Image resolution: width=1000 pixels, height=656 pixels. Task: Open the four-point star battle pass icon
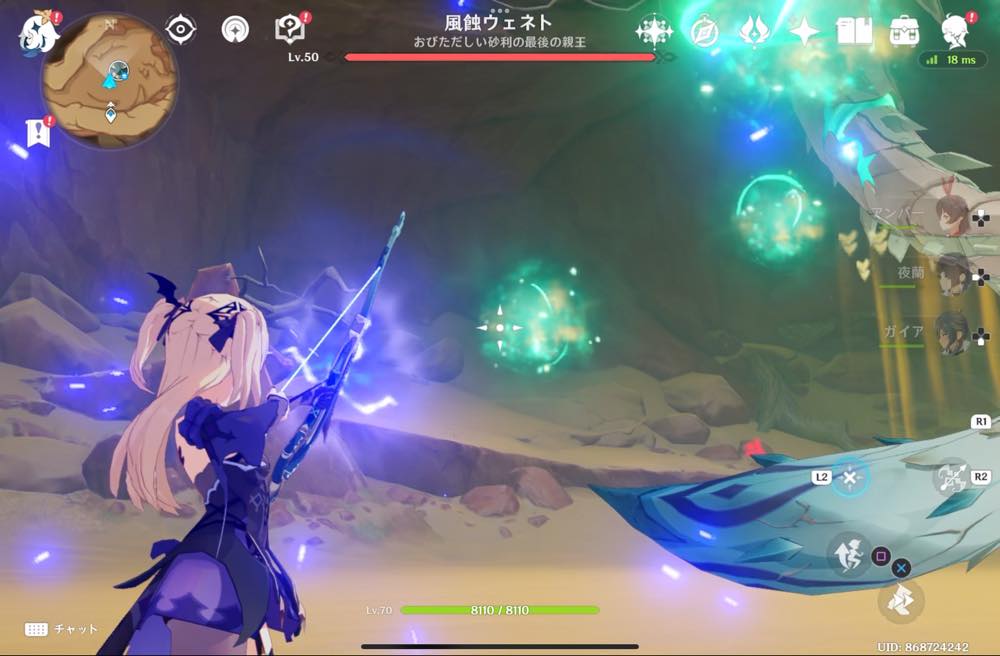coord(804,31)
